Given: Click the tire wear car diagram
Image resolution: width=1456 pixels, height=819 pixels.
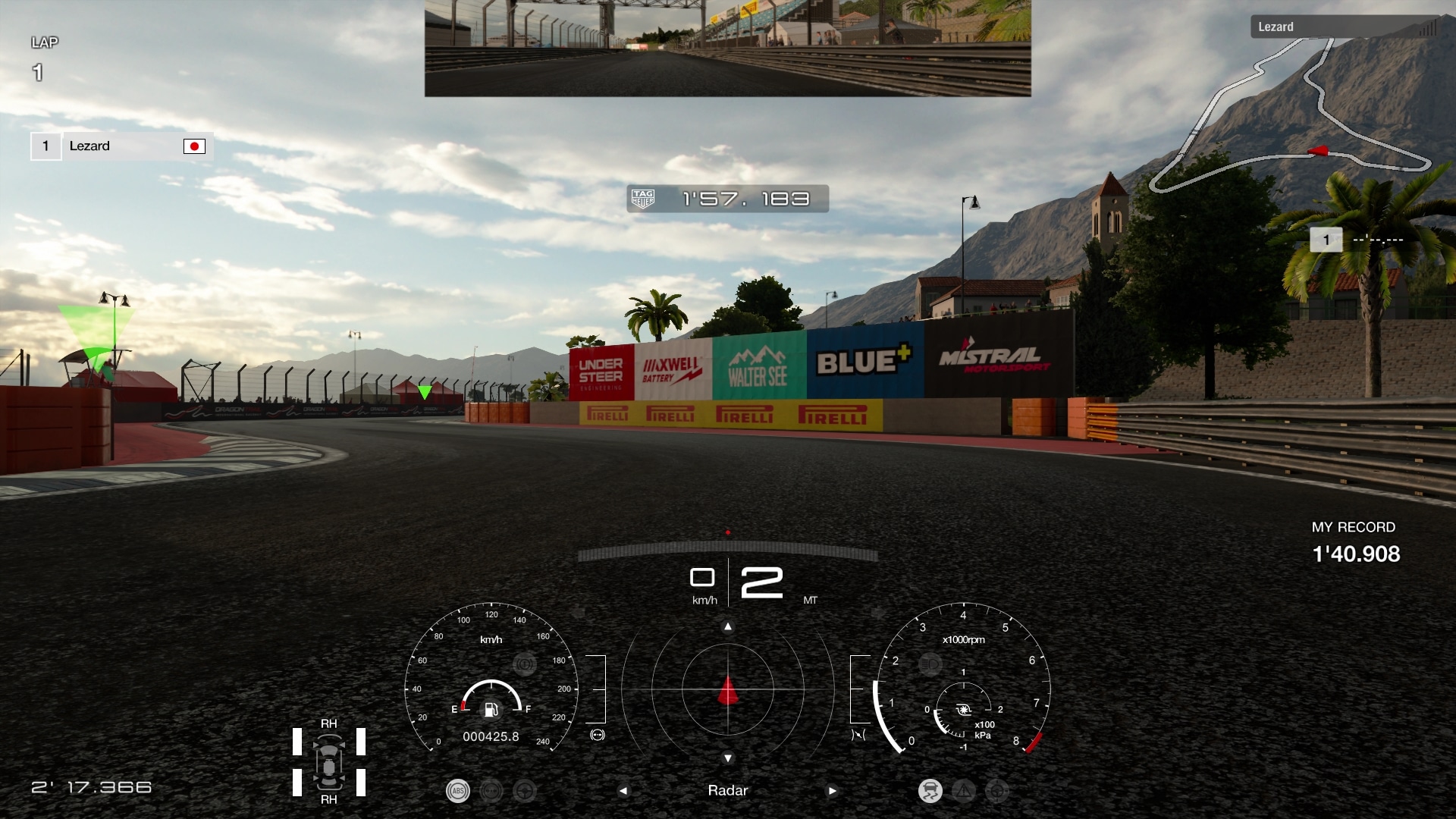Looking at the screenshot, I should pos(329,761).
